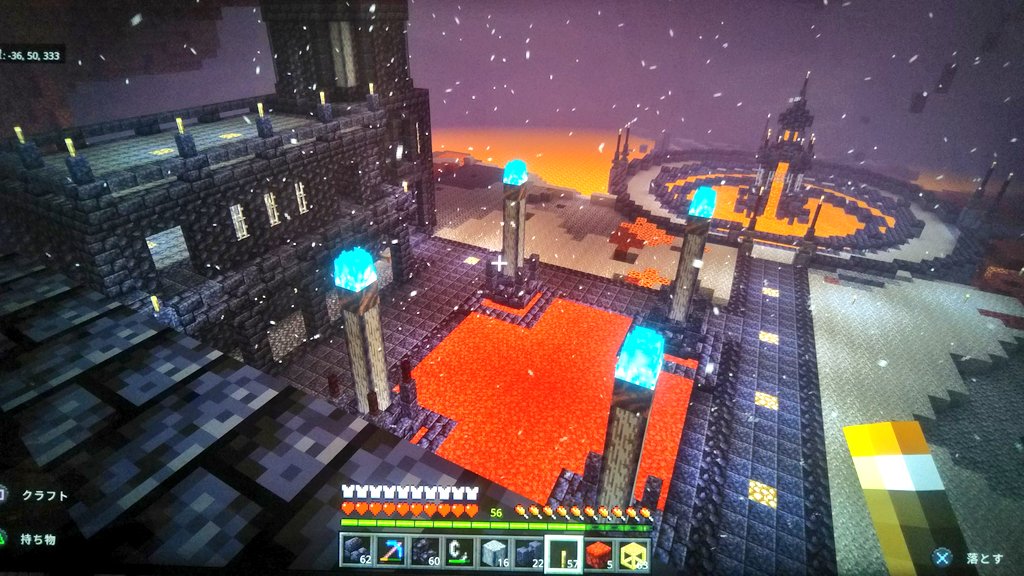Select the red block hotbar slot
This screenshot has width=1024, height=576.
600,551
